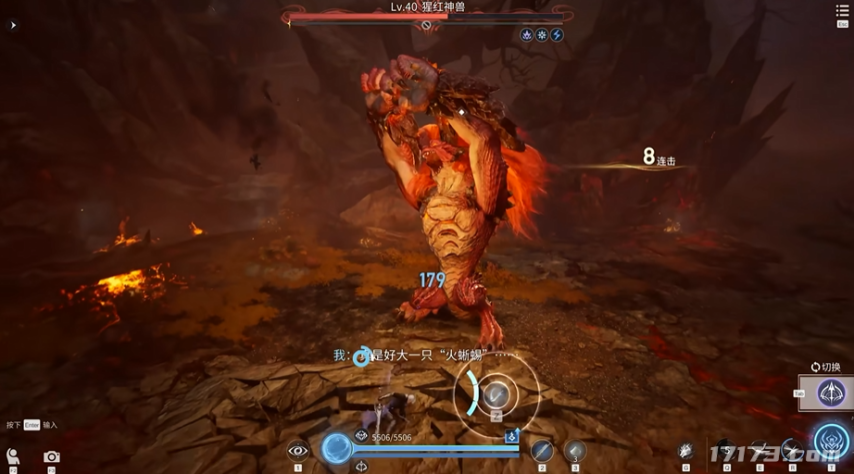The image size is (854, 474).
Task: Select the boss frost element icon
Action: point(542,35)
